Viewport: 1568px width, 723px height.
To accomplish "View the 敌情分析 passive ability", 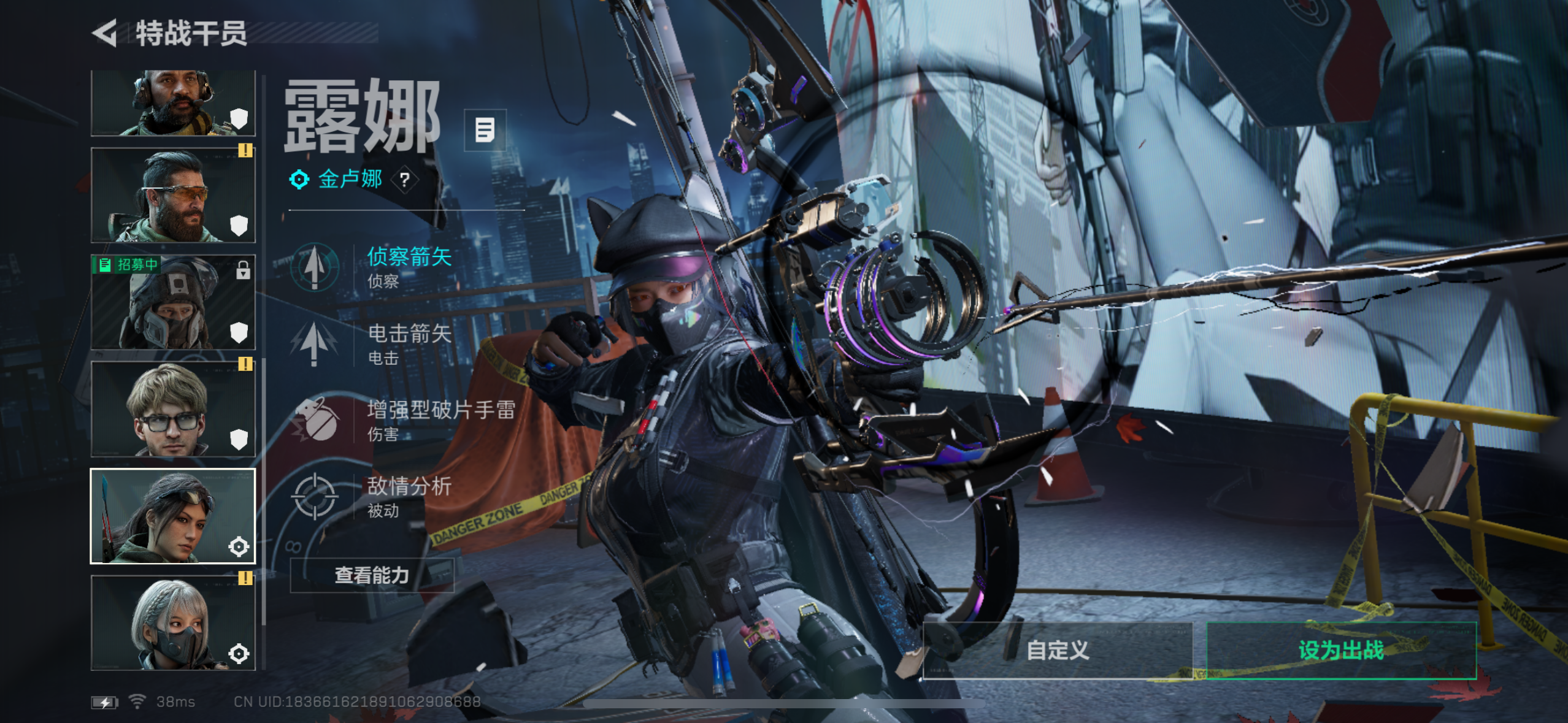I will pyautogui.click(x=408, y=497).
